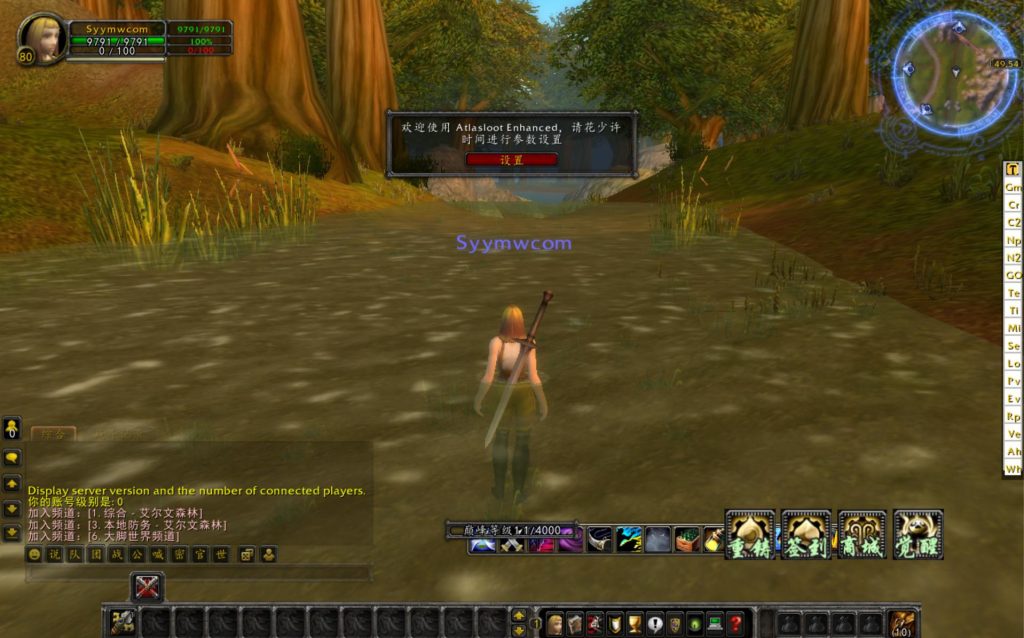Screen dimensions: 1024x638
Task: Switch to the 综合 chat tab
Action: [52, 434]
